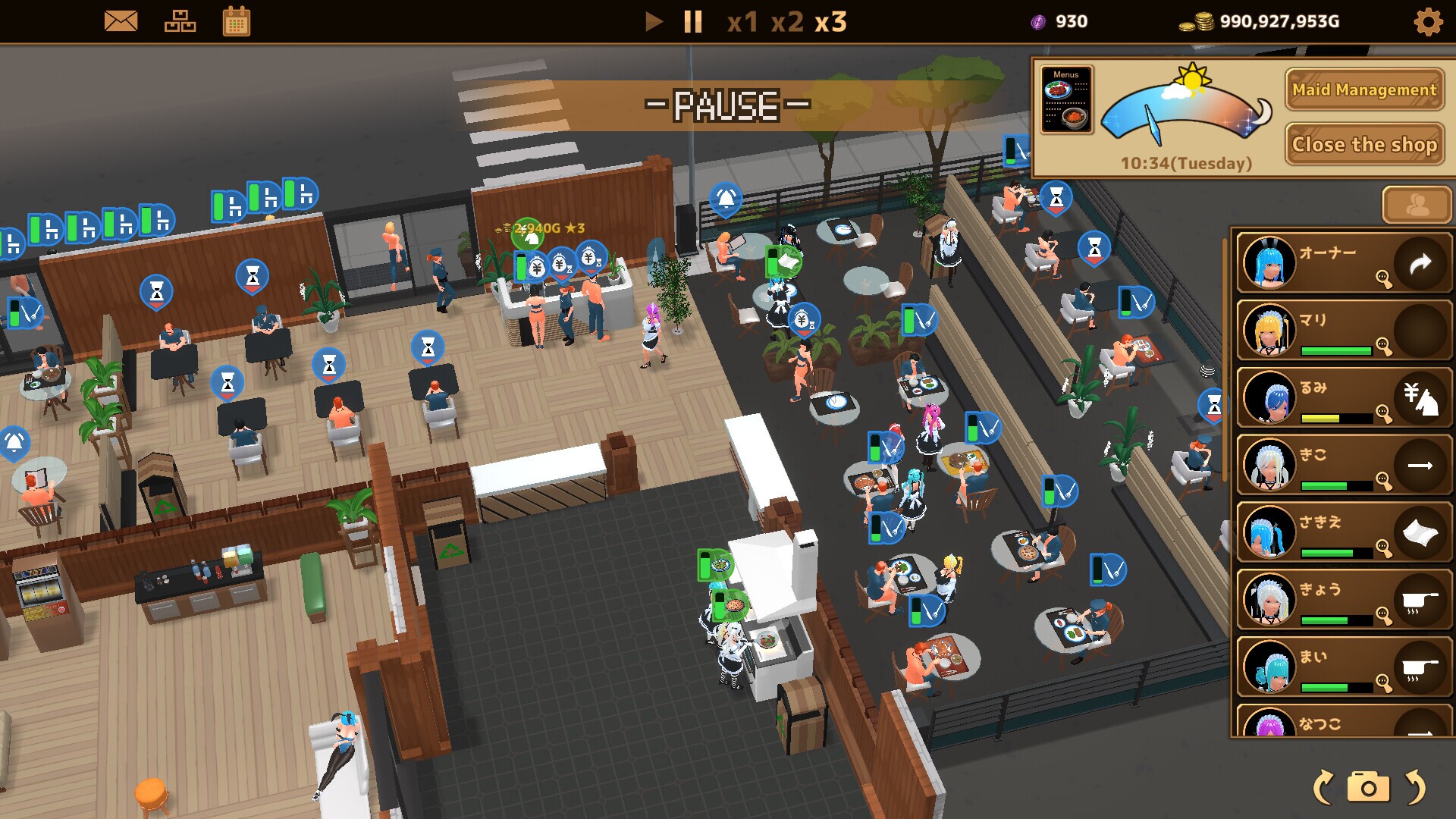Viewport: 1456px width, 819px height.
Task: Open the stacked boxes inventory icon
Action: (180, 21)
